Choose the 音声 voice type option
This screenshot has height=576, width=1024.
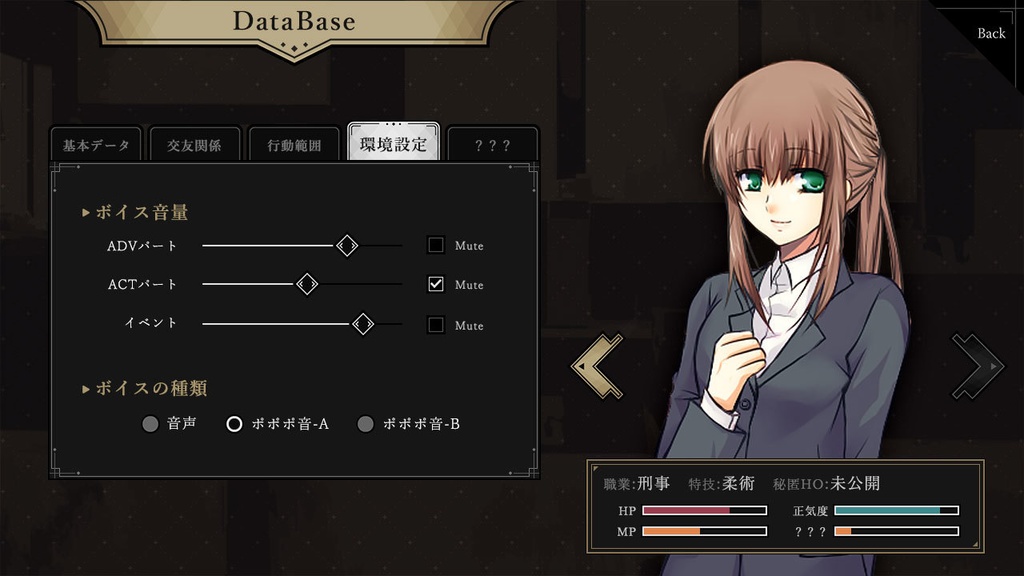click(x=151, y=424)
